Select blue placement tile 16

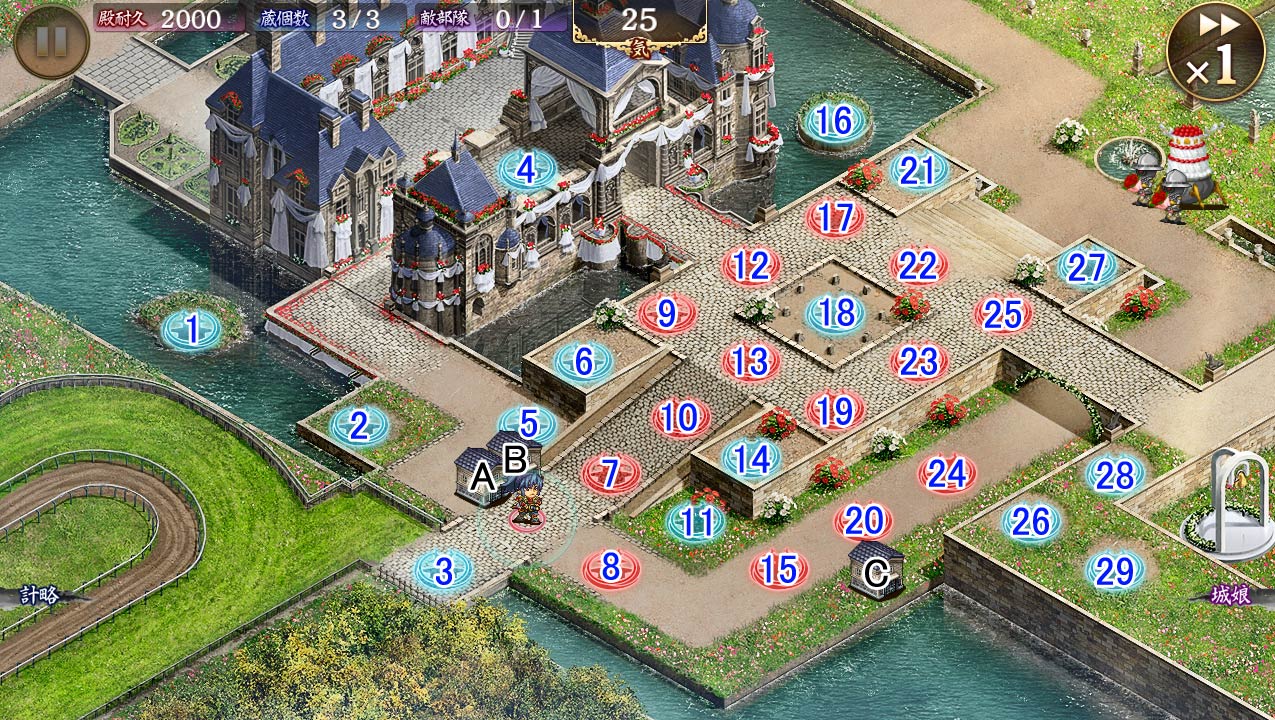[x=834, y=122]
